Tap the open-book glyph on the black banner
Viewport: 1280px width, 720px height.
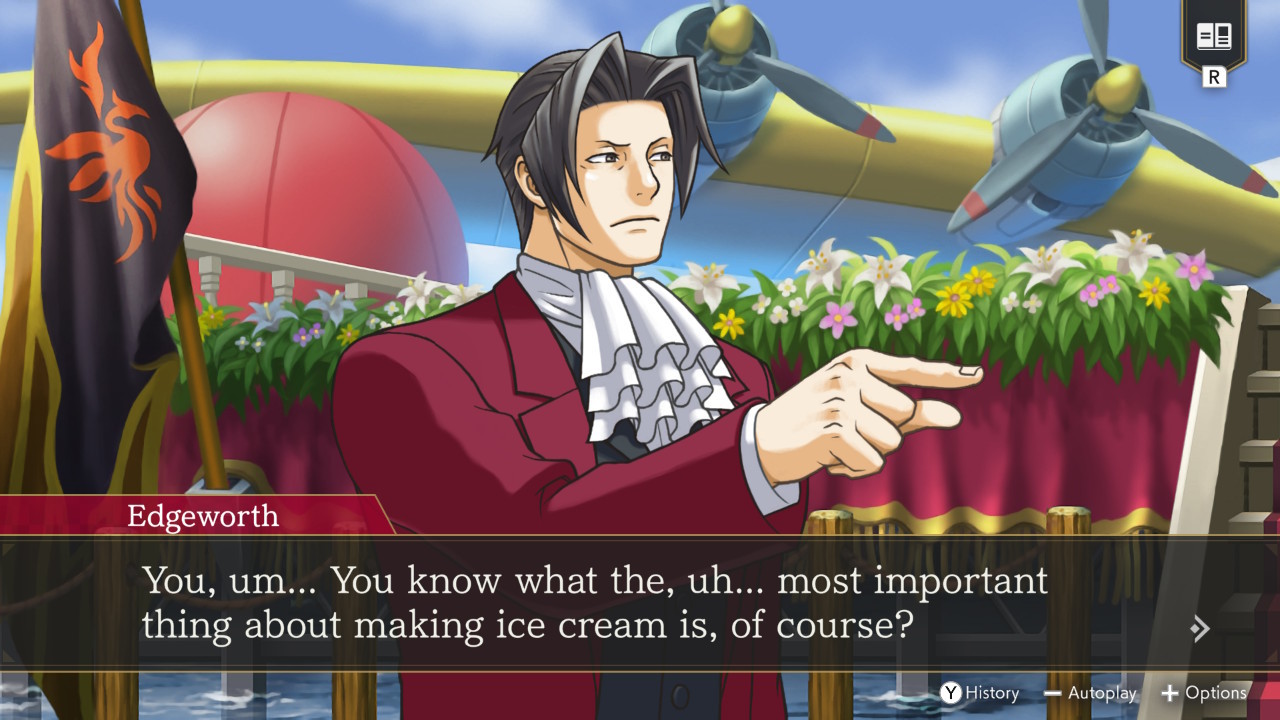(1216, 35)
